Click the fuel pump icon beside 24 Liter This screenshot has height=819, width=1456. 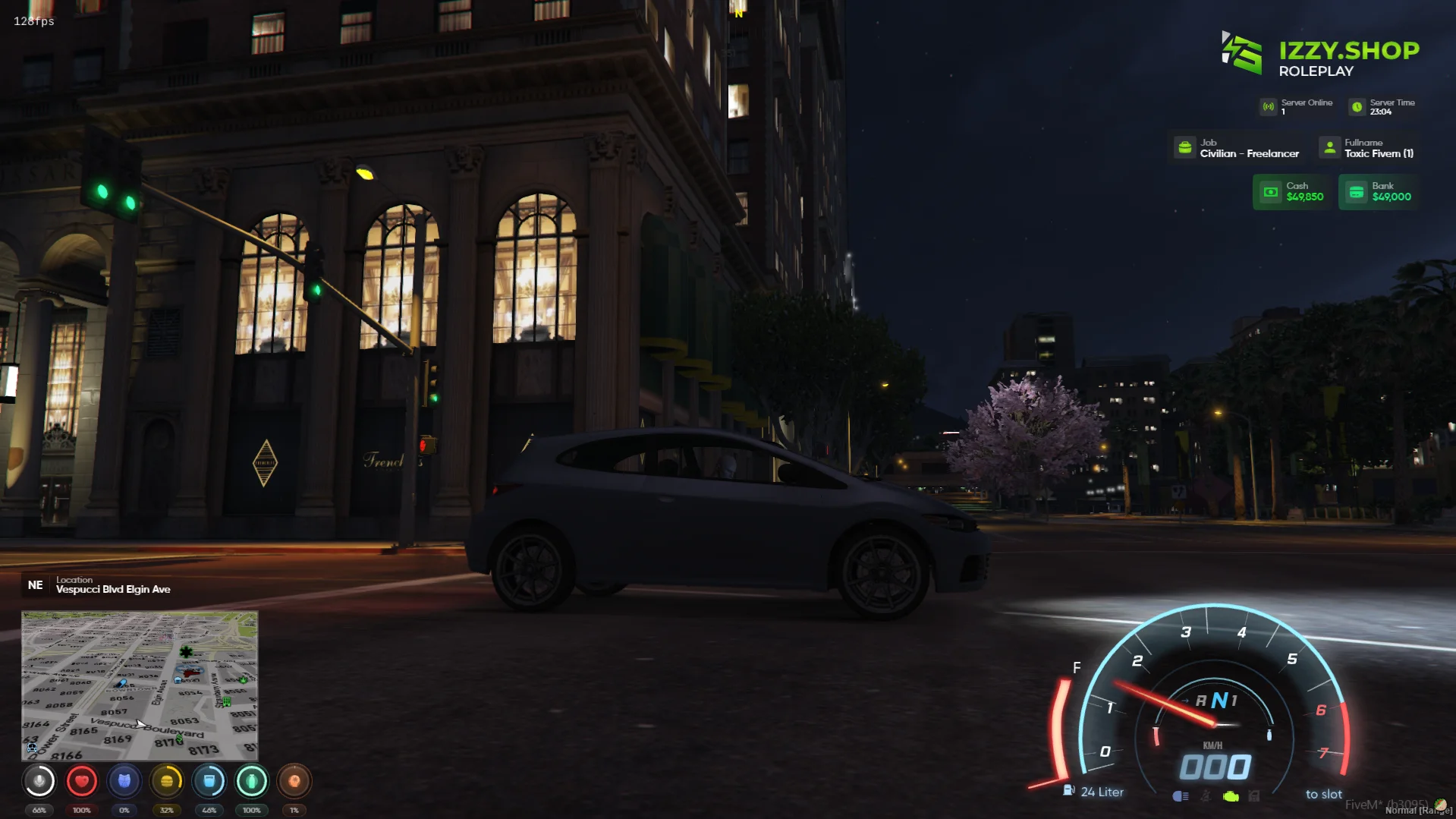[1069, 791]
